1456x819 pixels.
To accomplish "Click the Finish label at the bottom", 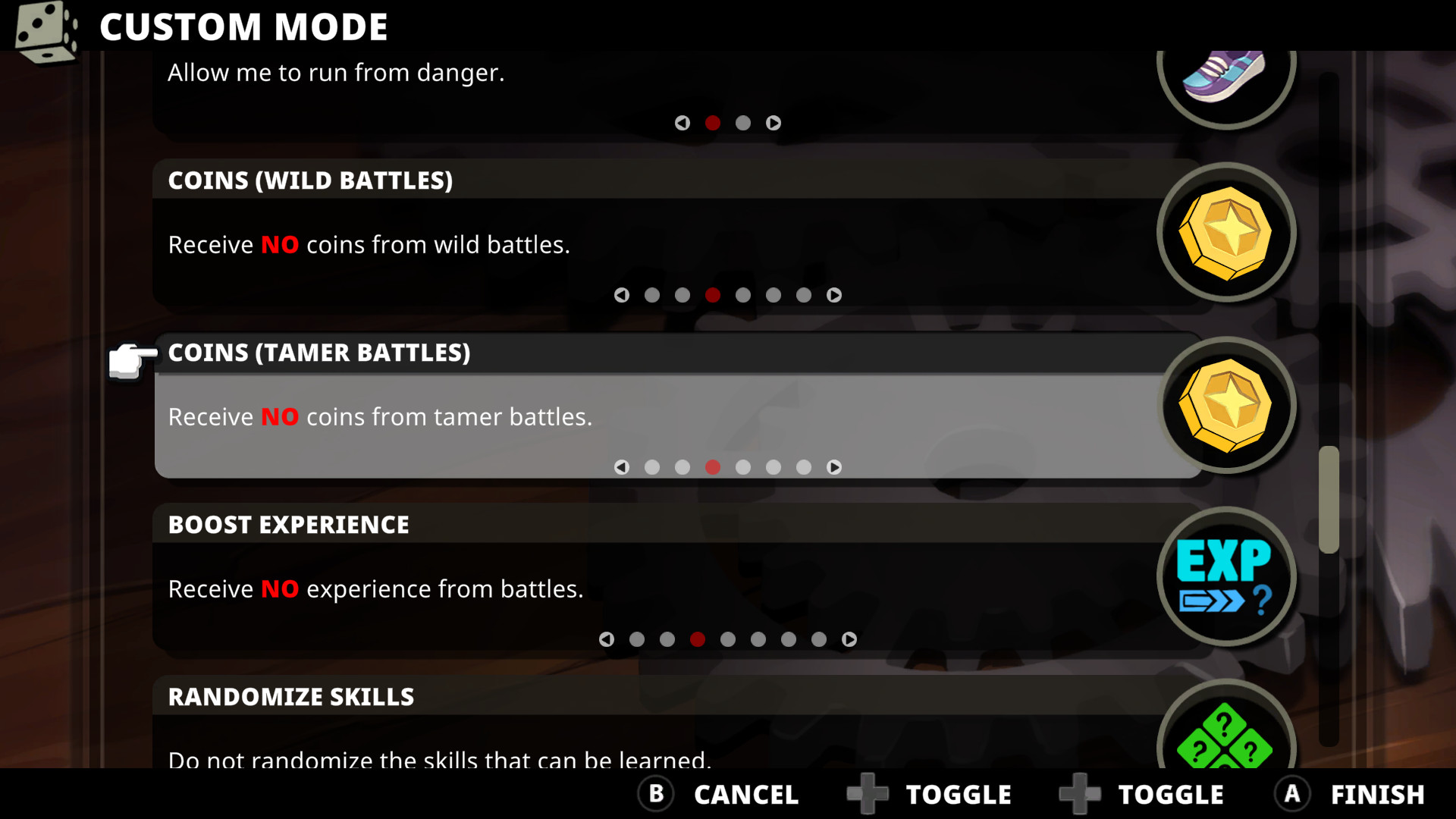I will [1377, 794].
